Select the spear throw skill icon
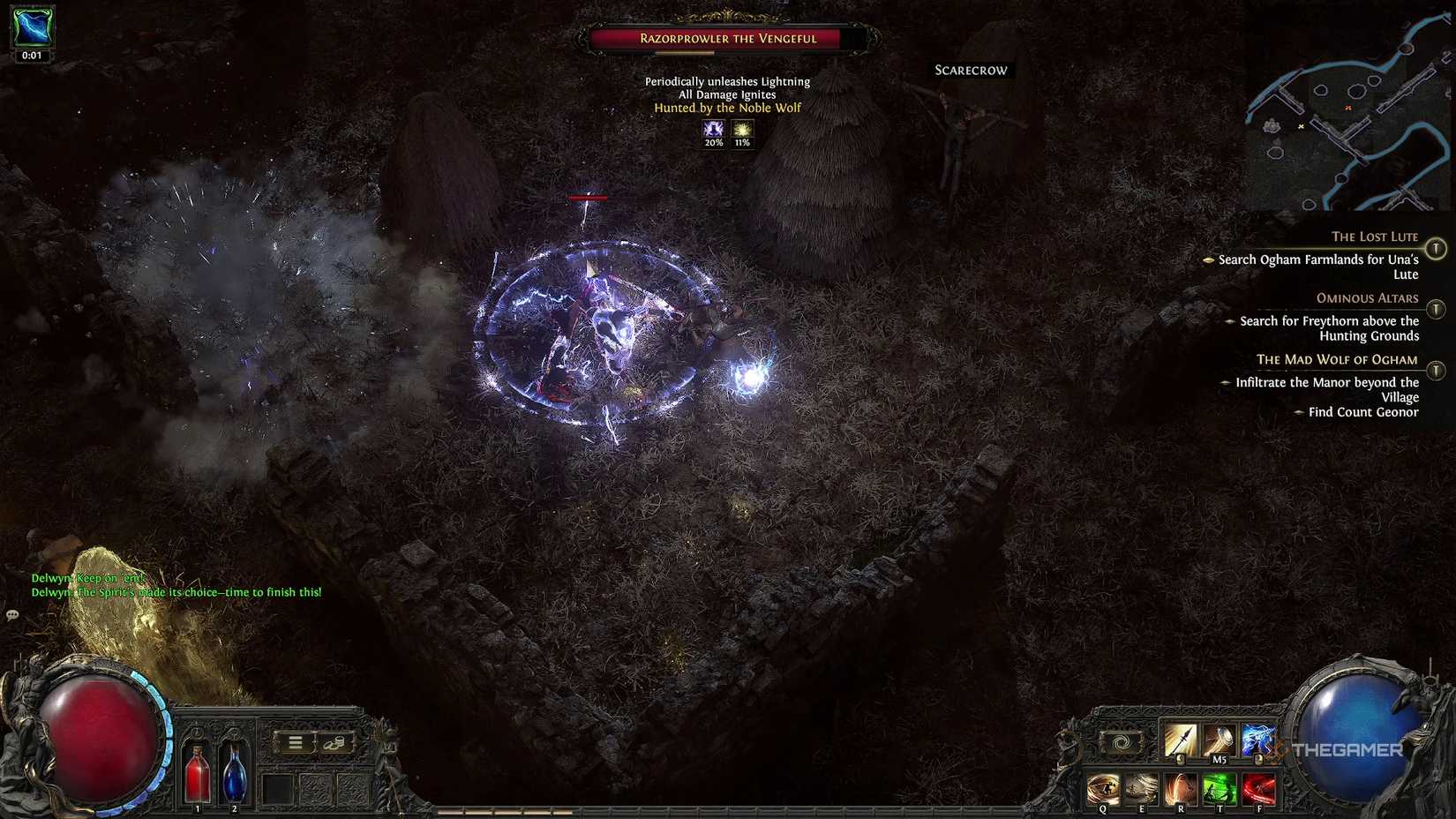Image resolution: width=1456 pixels, height=819 pixels. [x=1179, y=740]
